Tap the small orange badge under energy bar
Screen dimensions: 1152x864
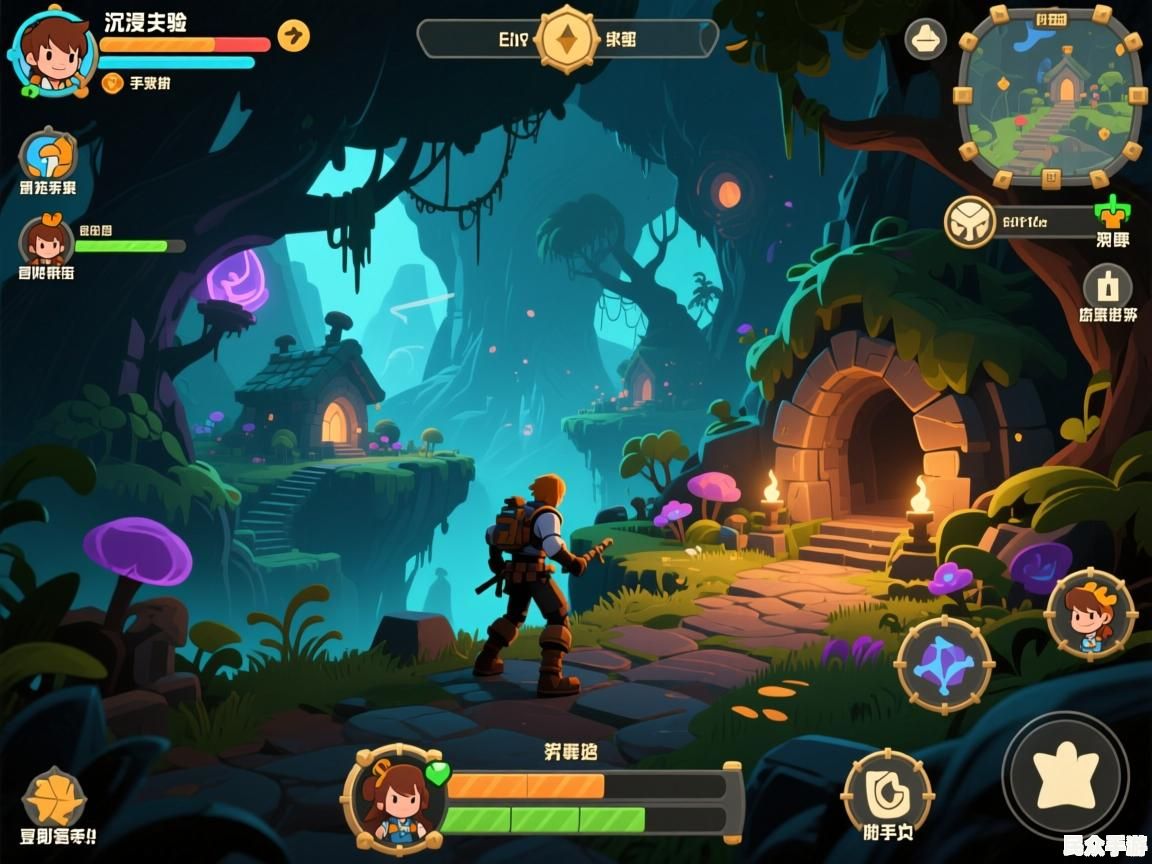click(113, 83)
